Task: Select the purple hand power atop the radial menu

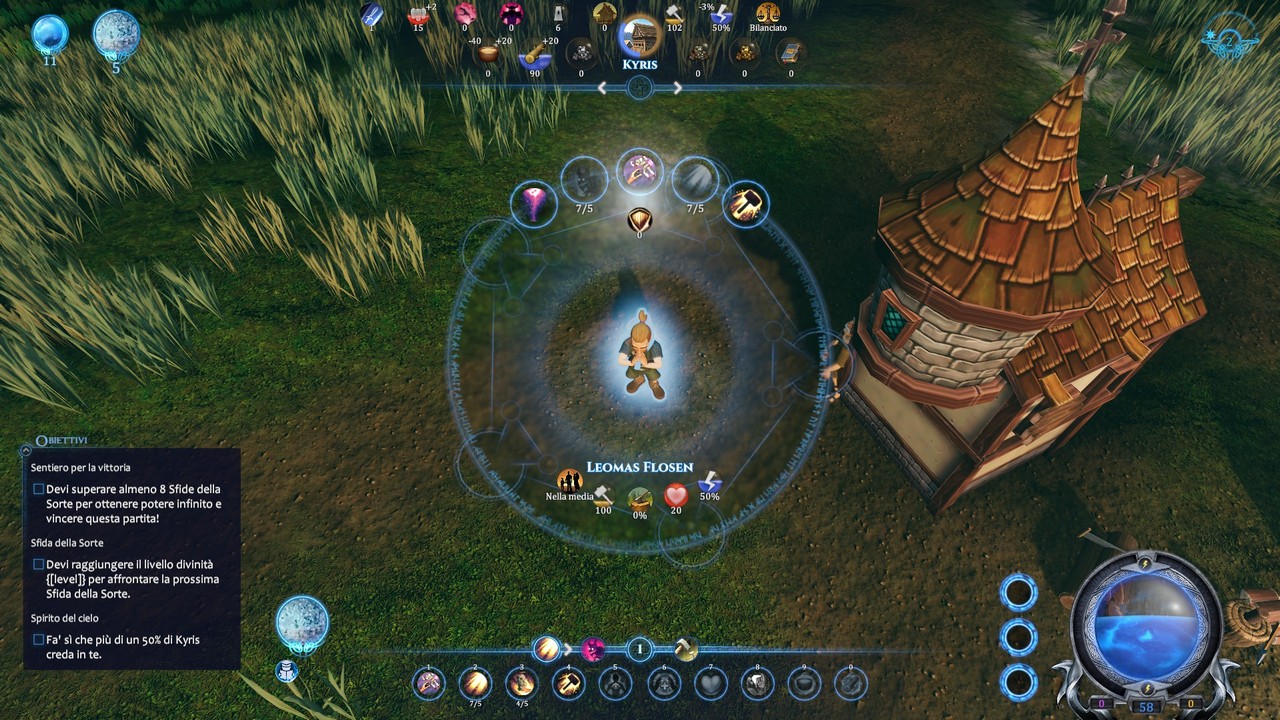Action: (x=639, y=171)
